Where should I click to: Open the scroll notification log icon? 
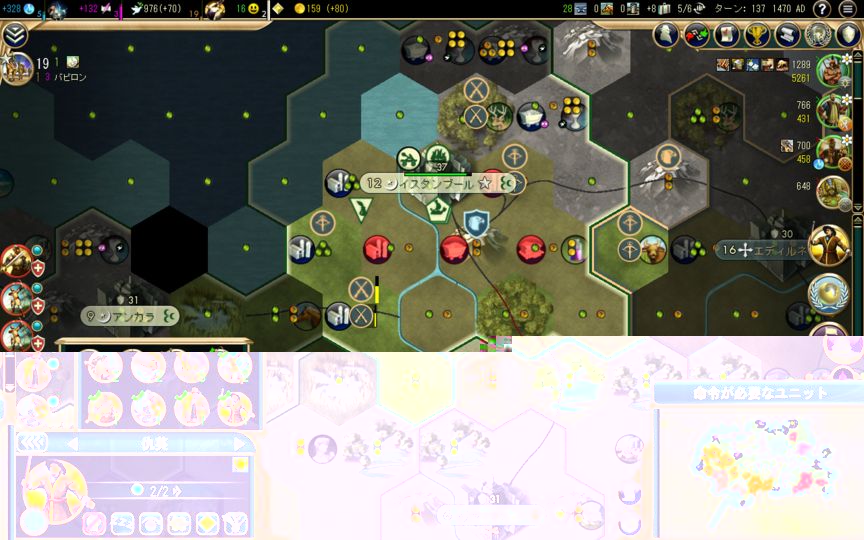coord(727,35)
